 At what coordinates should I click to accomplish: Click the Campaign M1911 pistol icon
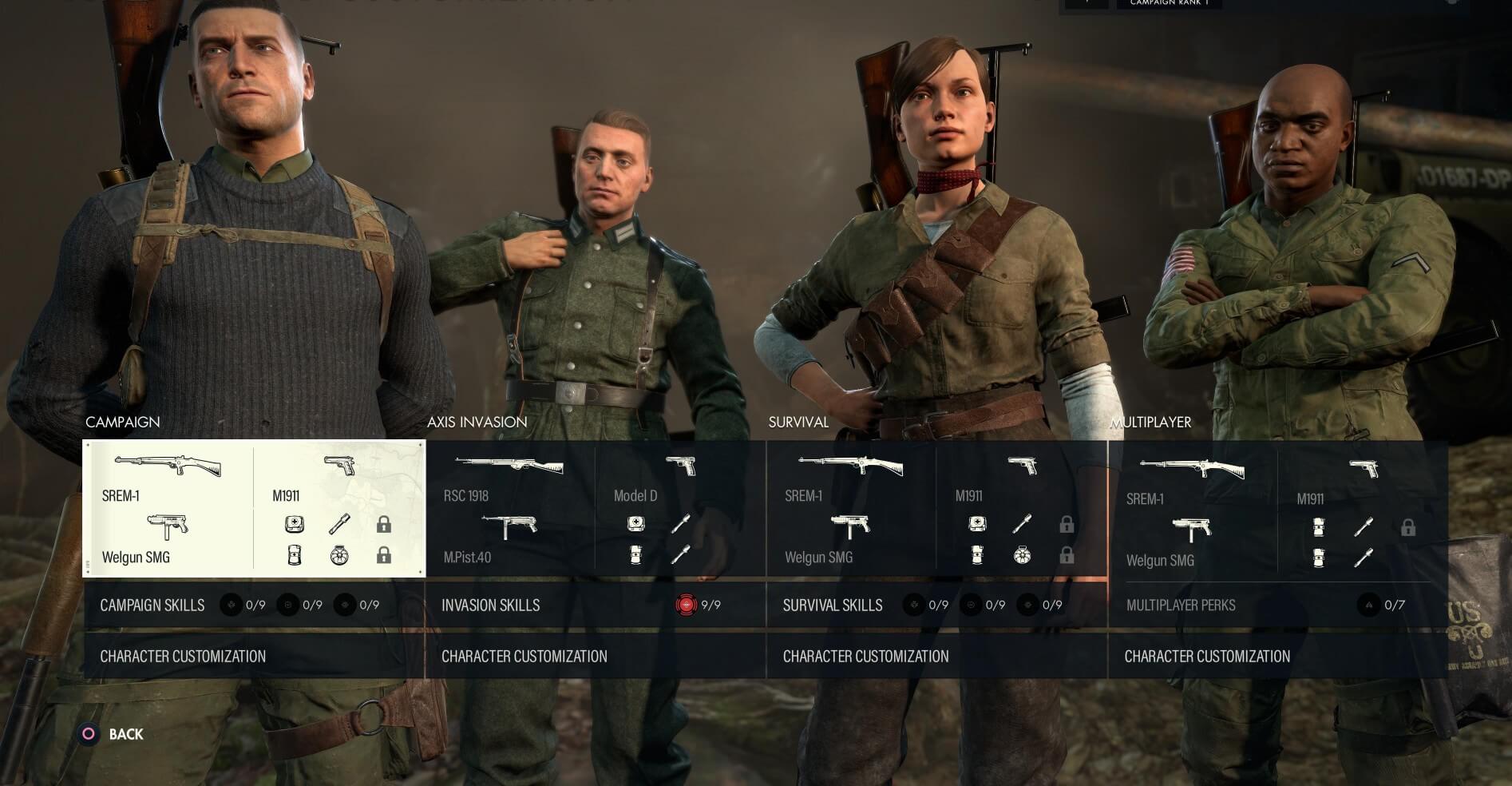[340, 465]
